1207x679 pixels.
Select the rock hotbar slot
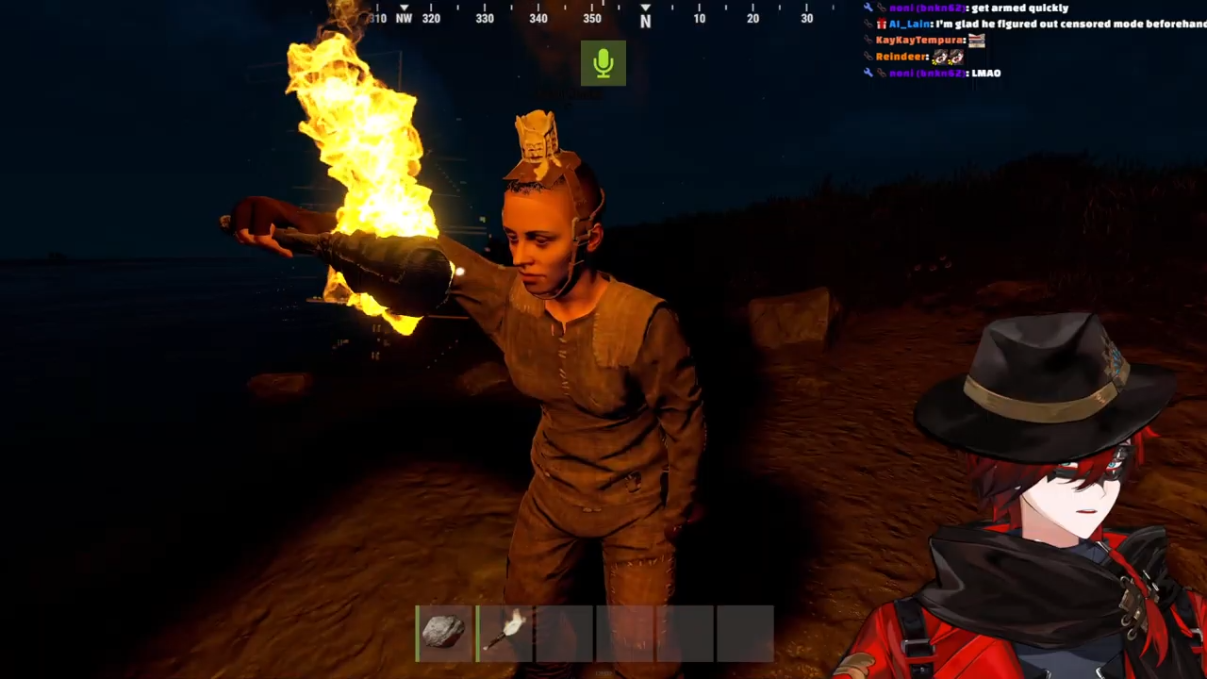[x=444, y=633]
